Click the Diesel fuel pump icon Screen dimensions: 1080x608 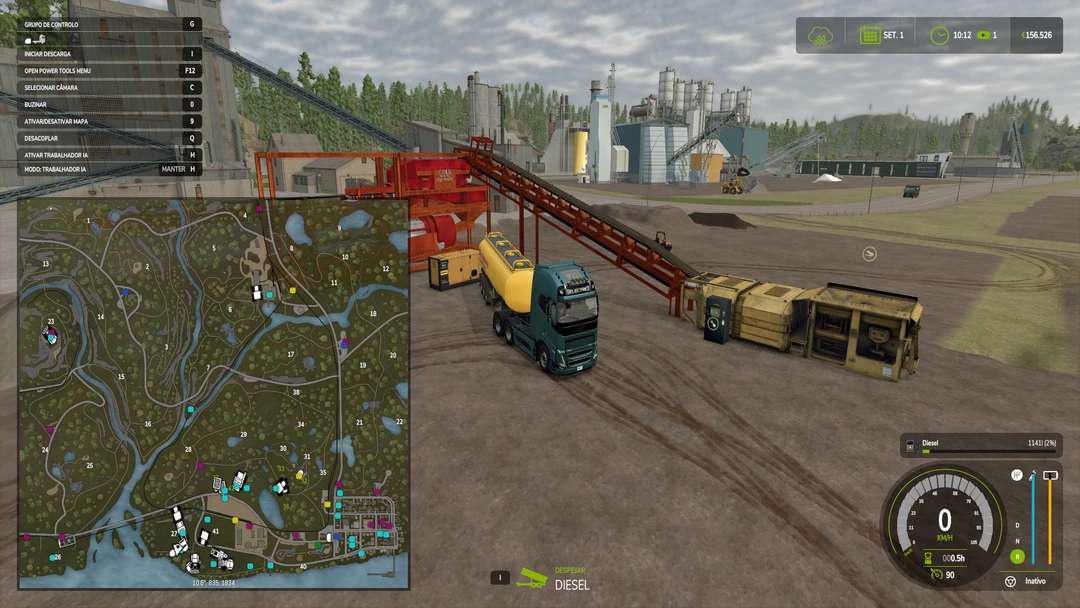tap(911, 445)
